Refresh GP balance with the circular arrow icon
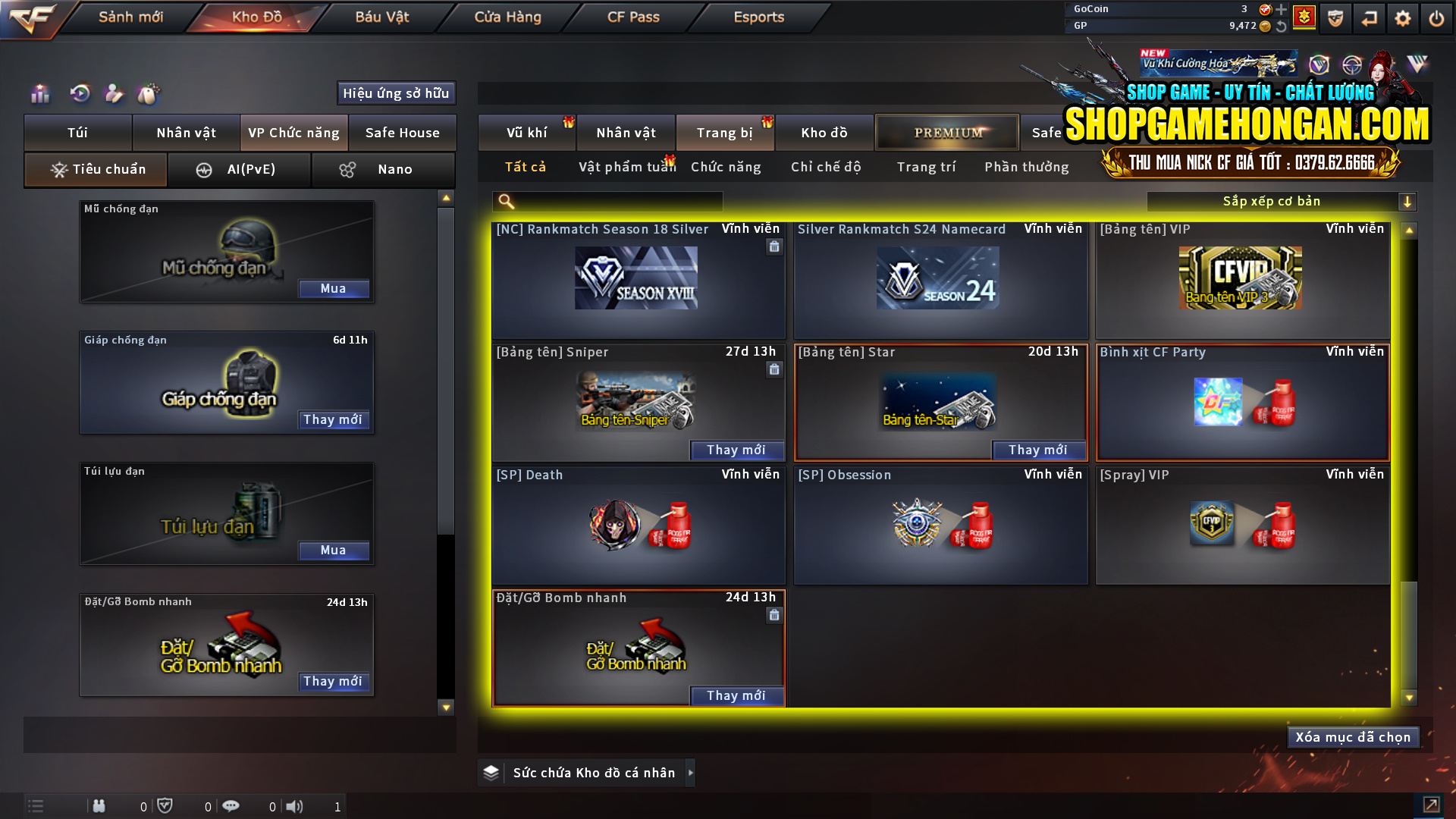Screen dimensions: 1456x819 [x=1282, y=25]
